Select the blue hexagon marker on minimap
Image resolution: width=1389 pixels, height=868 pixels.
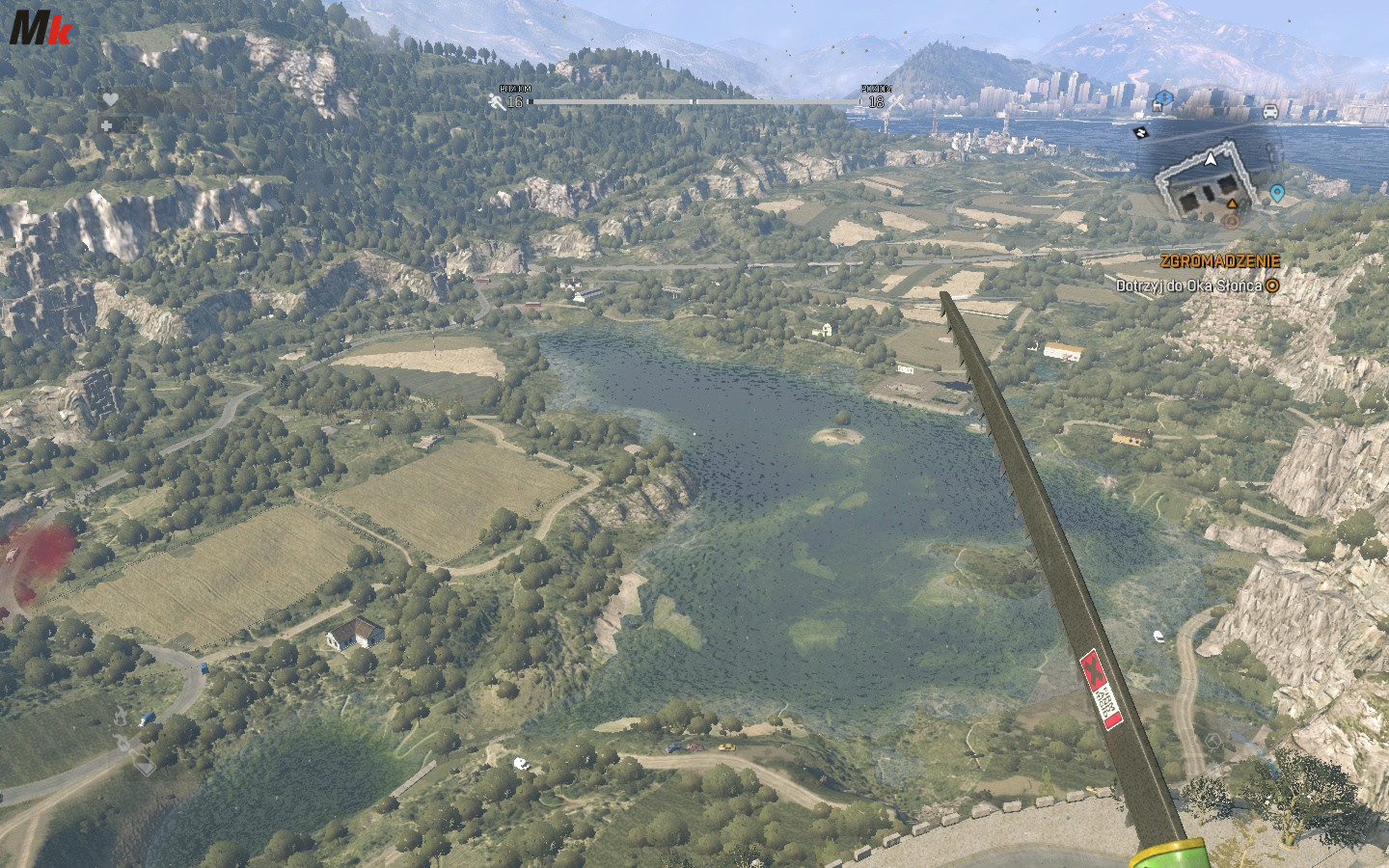(1164, 97)
